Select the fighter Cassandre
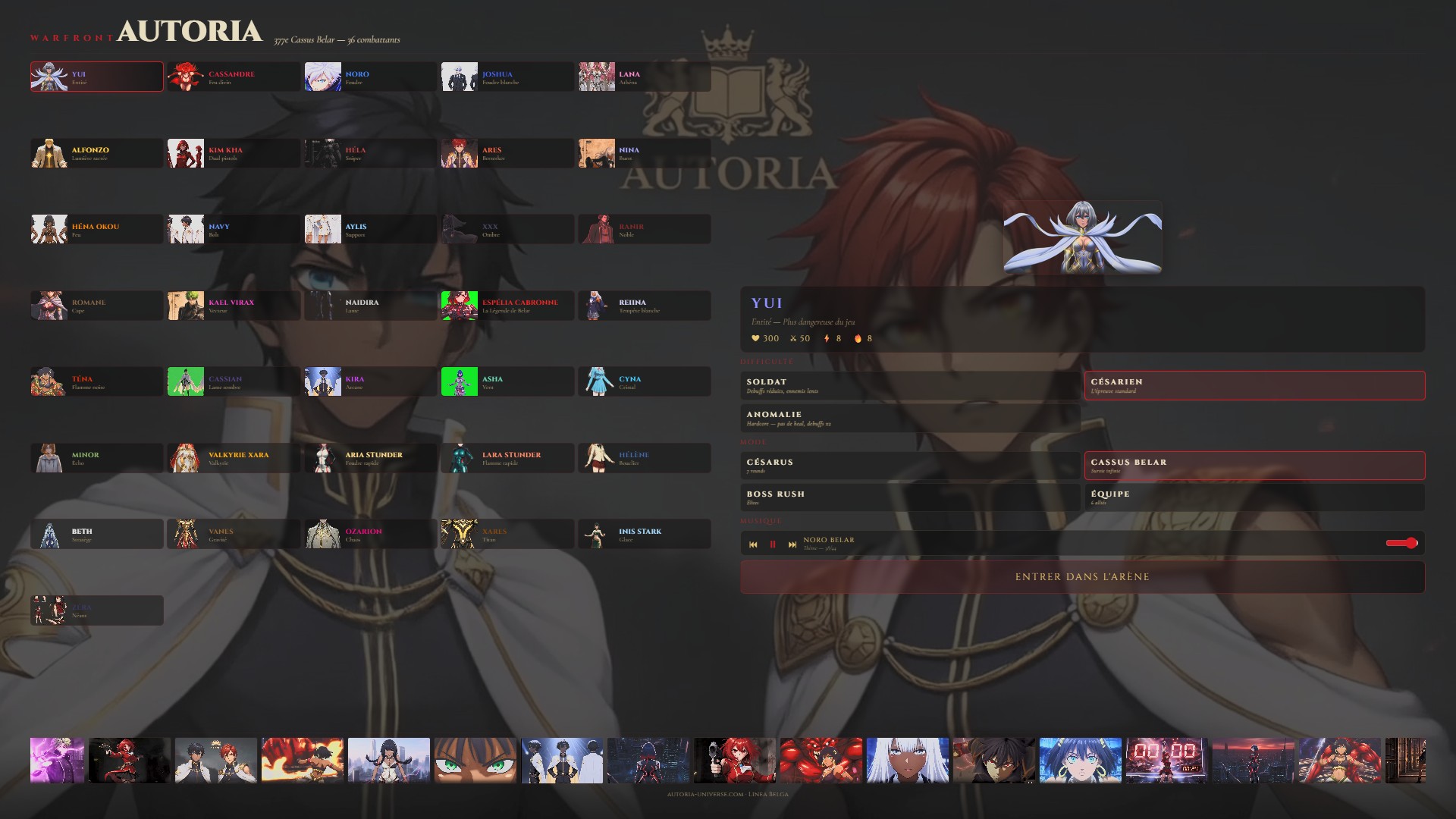Image resolution: width=1456 pixels, height=819 pixels. (x=234, y=77)
